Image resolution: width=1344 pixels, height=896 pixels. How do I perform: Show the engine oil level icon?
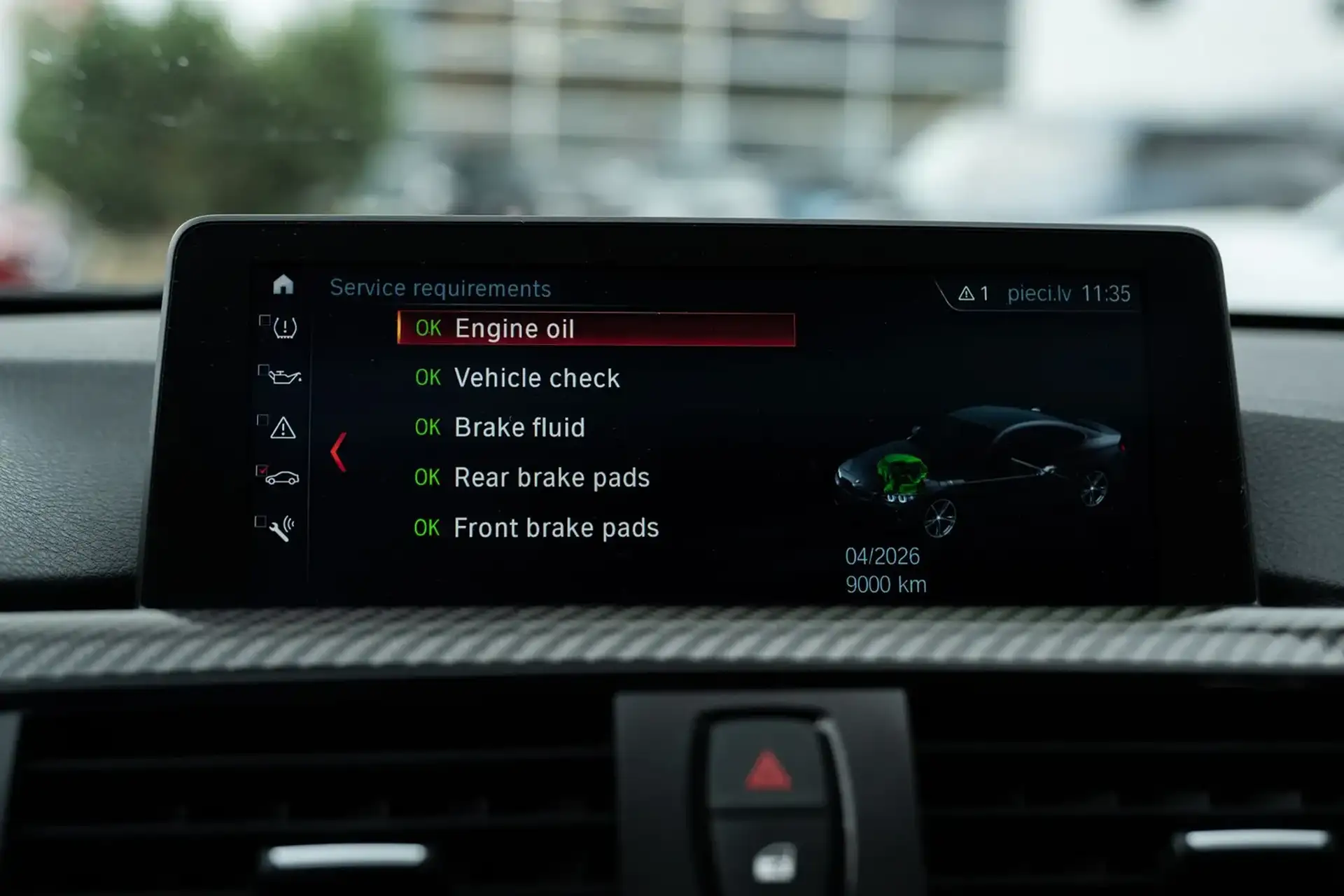tap(284, 377)
